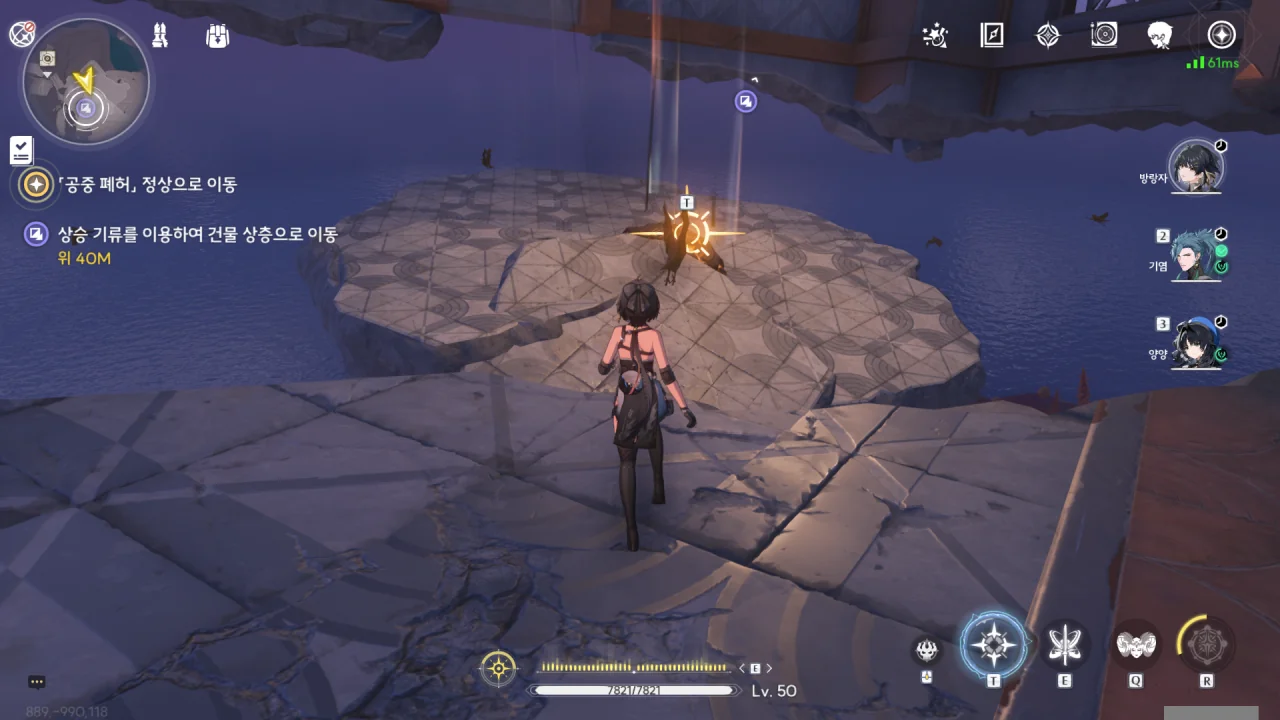Trigger the ram-horned echo skill
Image resolution: width=1280 pixels, height=720 pixels.
point(1136,646)
